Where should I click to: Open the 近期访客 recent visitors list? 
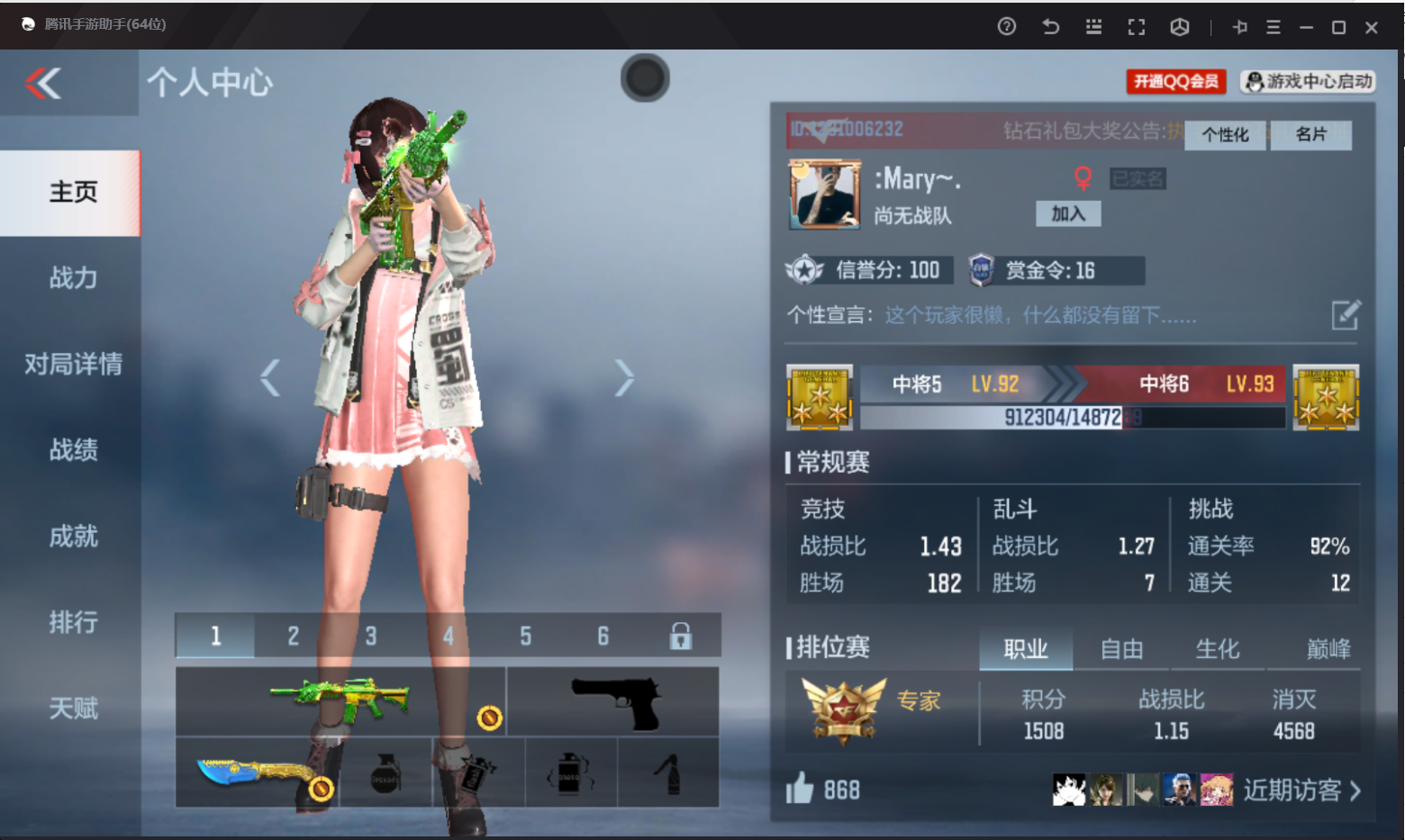(1301, 790)
